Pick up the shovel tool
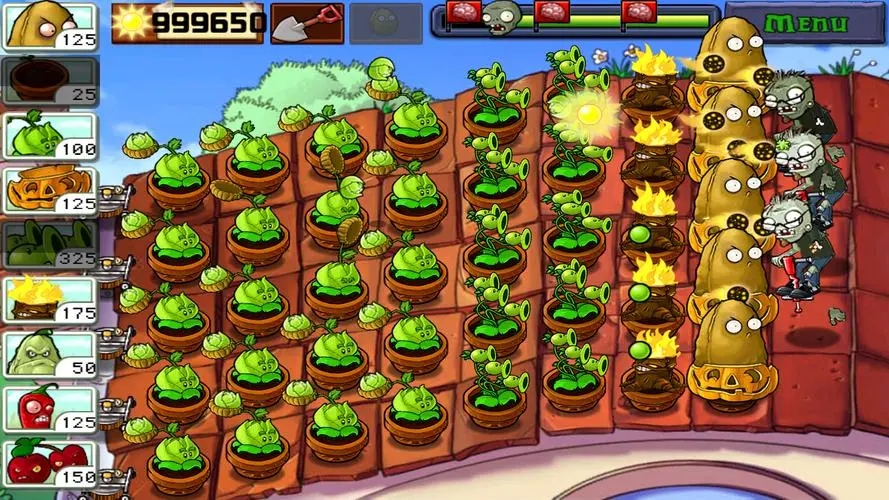Screen dimensions: 889x500 click(306, 22)
